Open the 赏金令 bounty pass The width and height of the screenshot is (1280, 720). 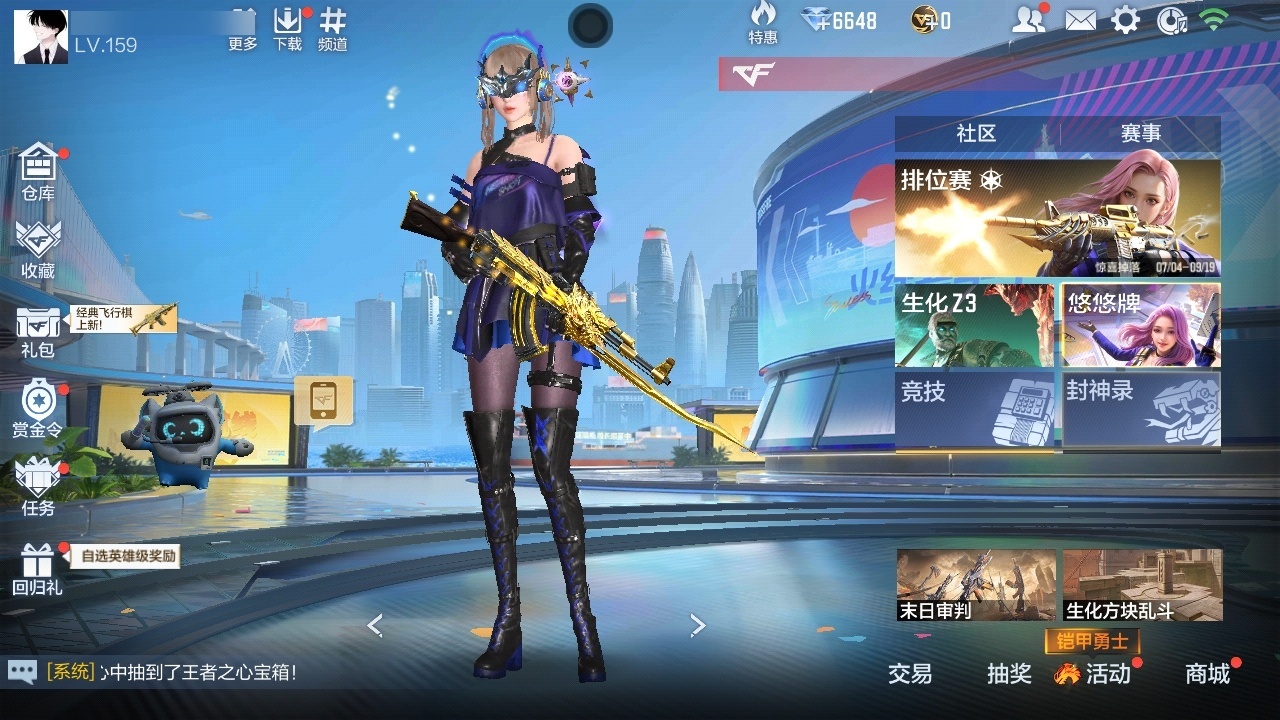pos(38,408)
